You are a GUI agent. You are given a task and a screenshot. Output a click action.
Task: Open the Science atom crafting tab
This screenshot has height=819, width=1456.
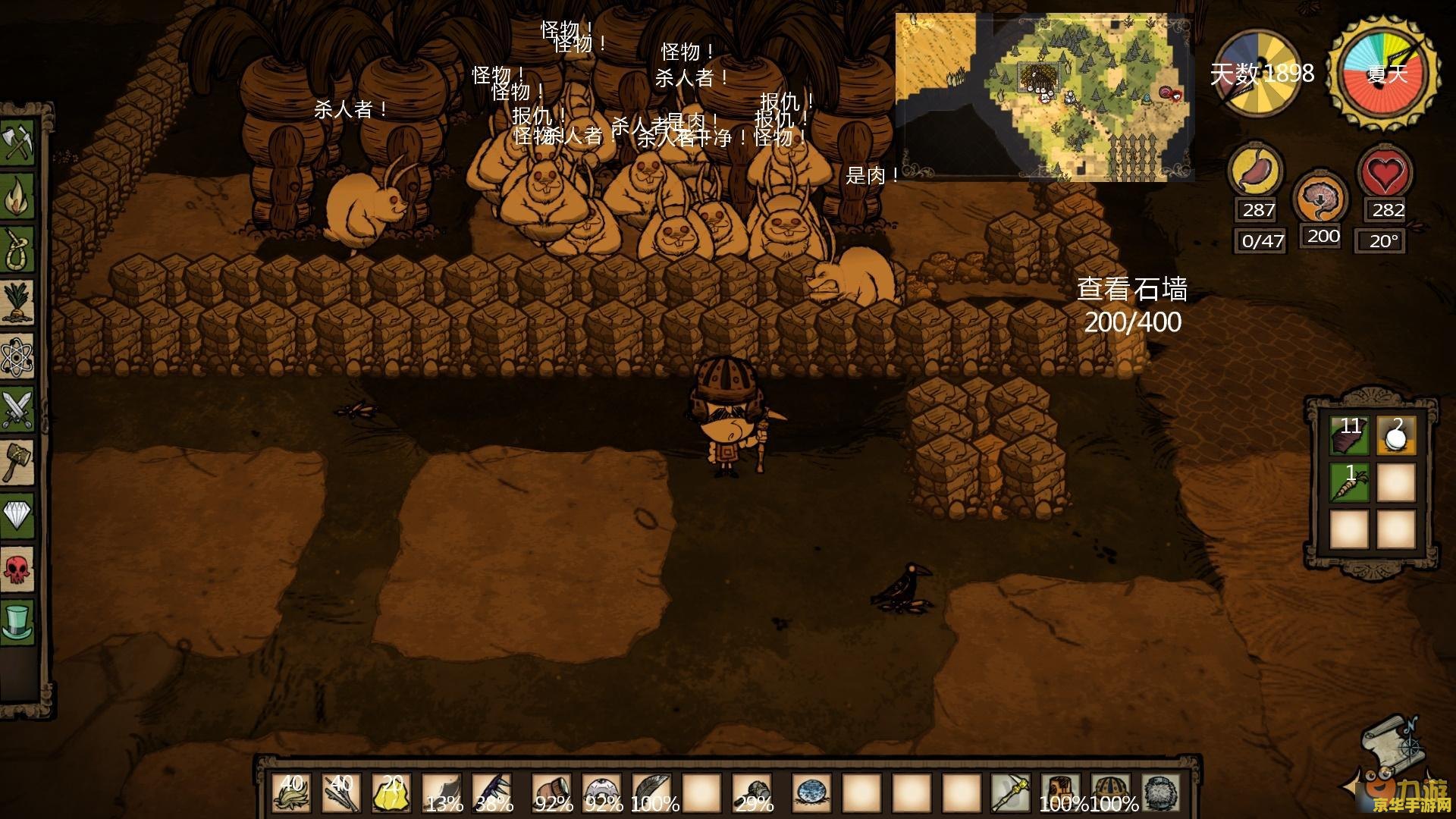click(x=18, y=356)
